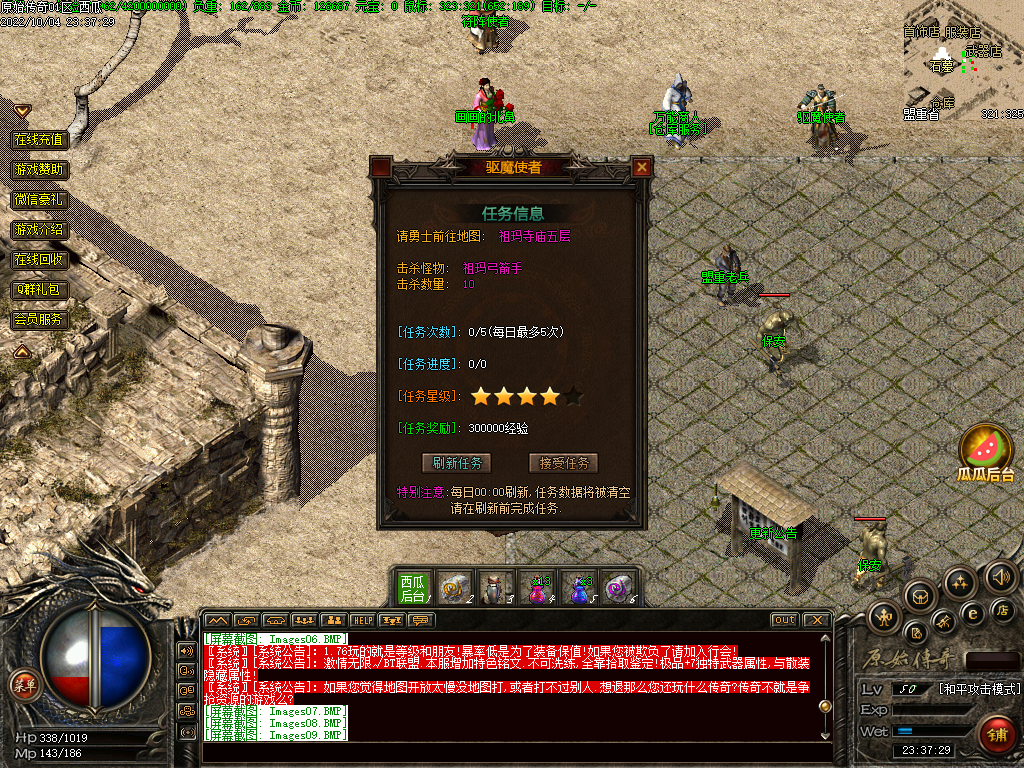This screenshot has height=768, width=1024.
Task: Select the green 西瓜后台 hotbar slot
Action: [x=413, y=587]
